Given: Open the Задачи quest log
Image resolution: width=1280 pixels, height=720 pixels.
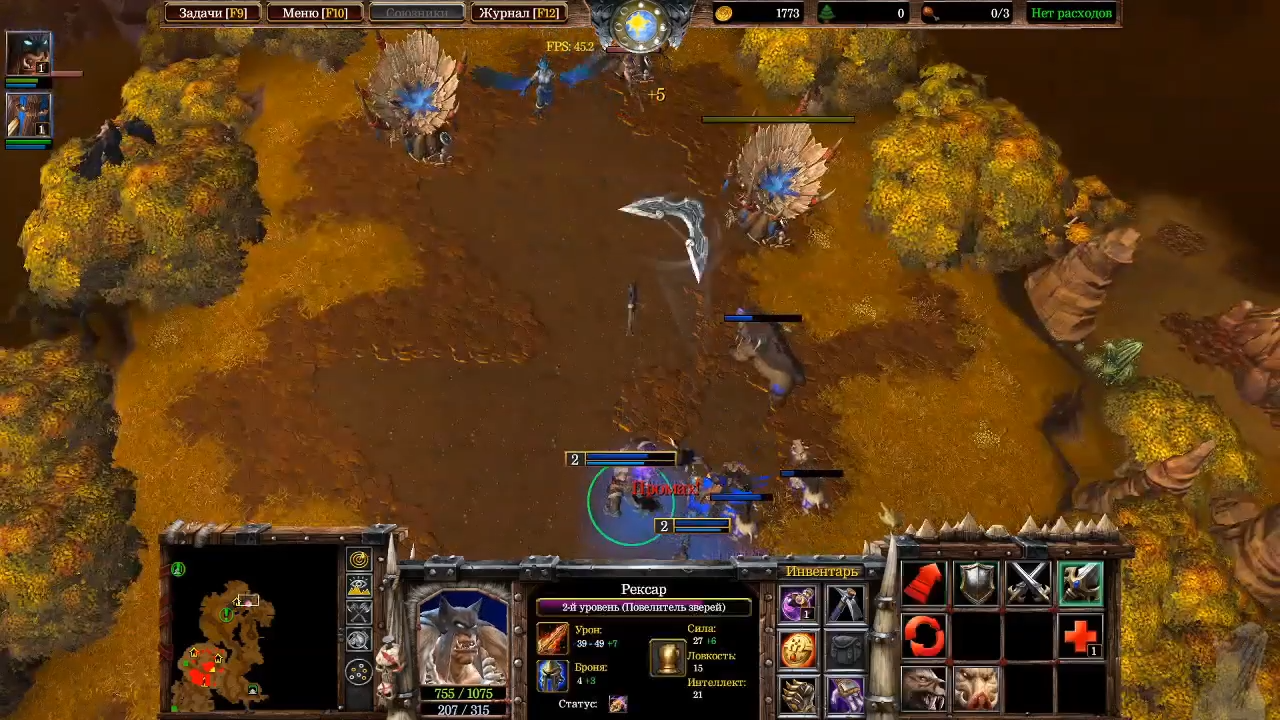Looking at the screenshot, I should pos(212,13).
